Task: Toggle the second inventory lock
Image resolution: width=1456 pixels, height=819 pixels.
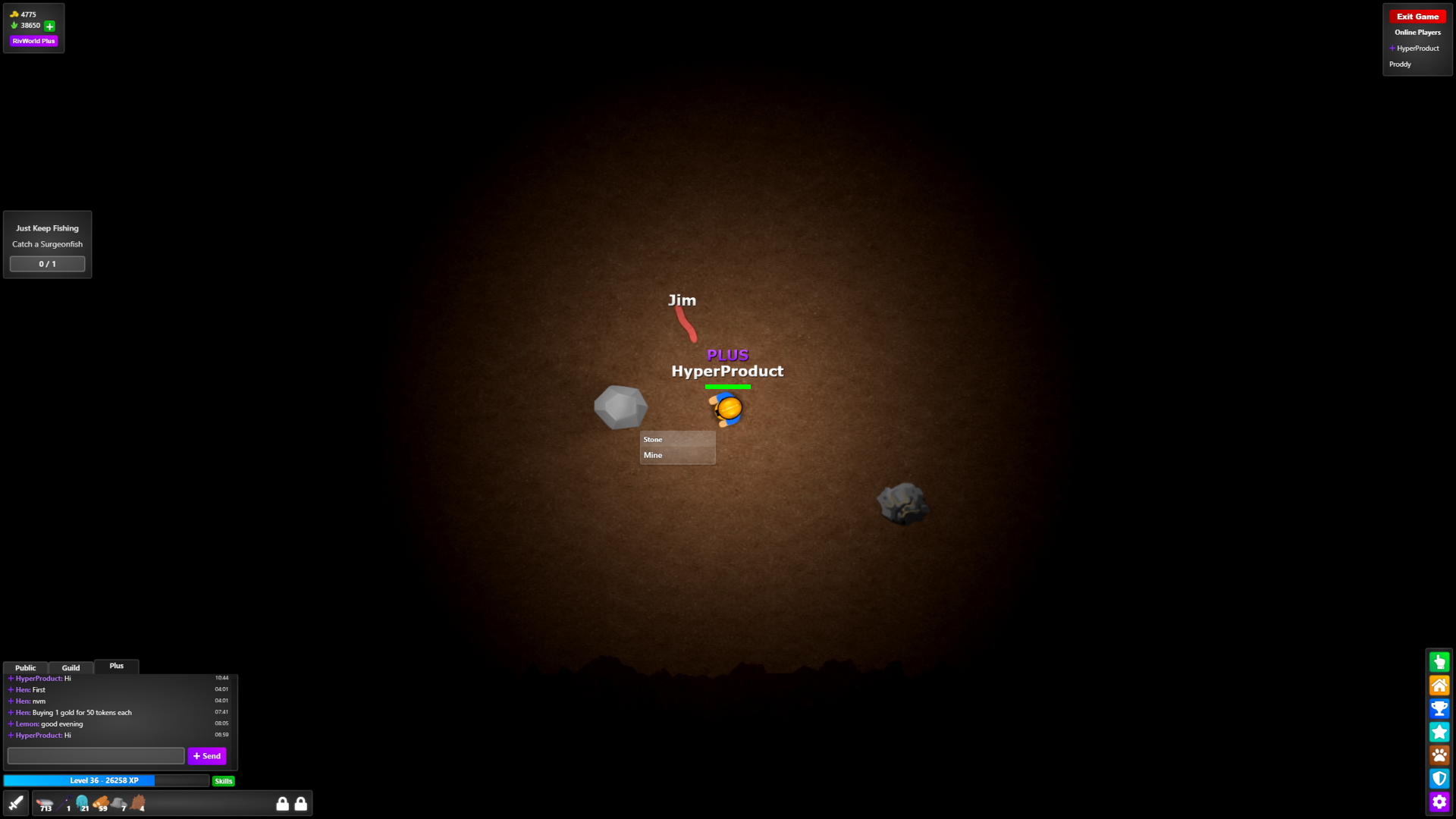Action: click(301, 803)
